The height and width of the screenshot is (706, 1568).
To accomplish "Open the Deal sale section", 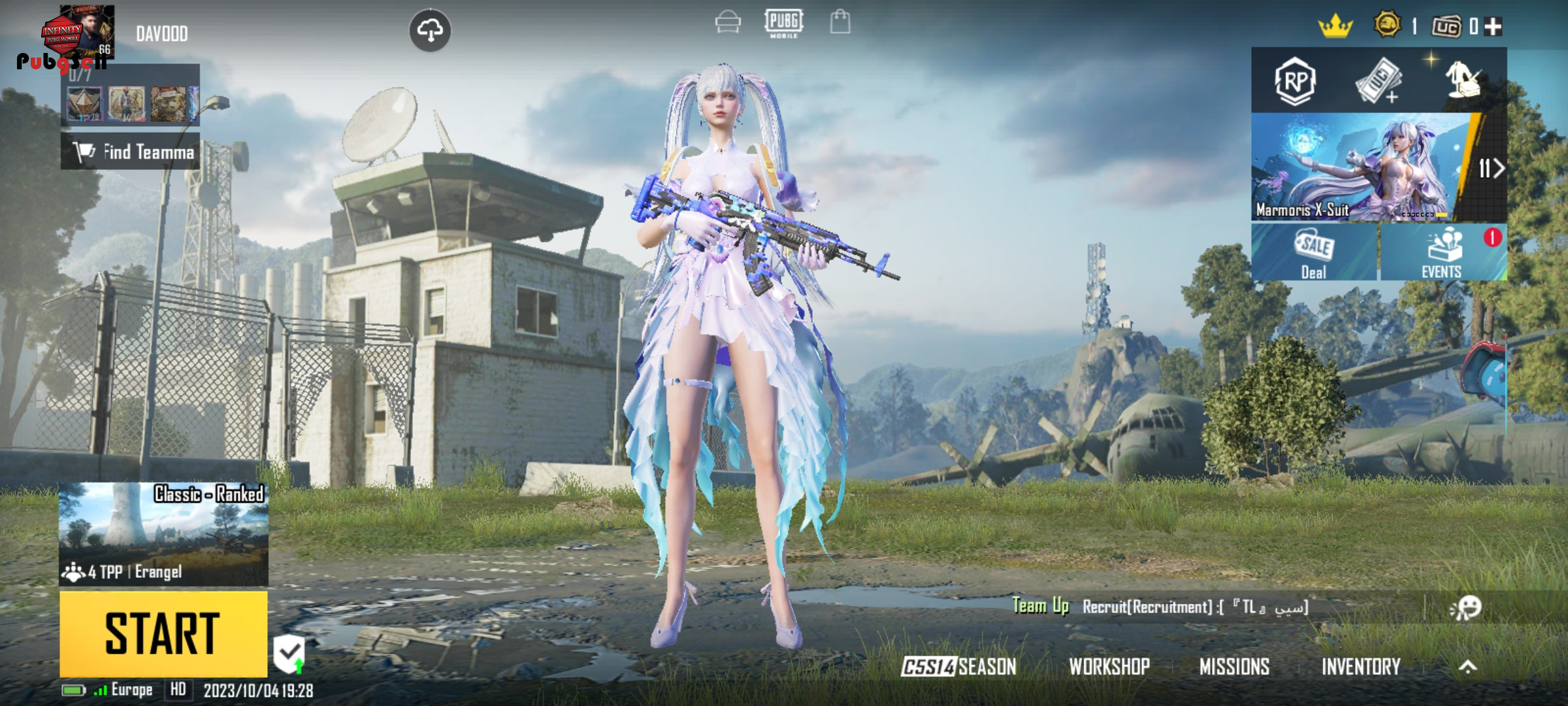I will click(x=1314, y=252).
